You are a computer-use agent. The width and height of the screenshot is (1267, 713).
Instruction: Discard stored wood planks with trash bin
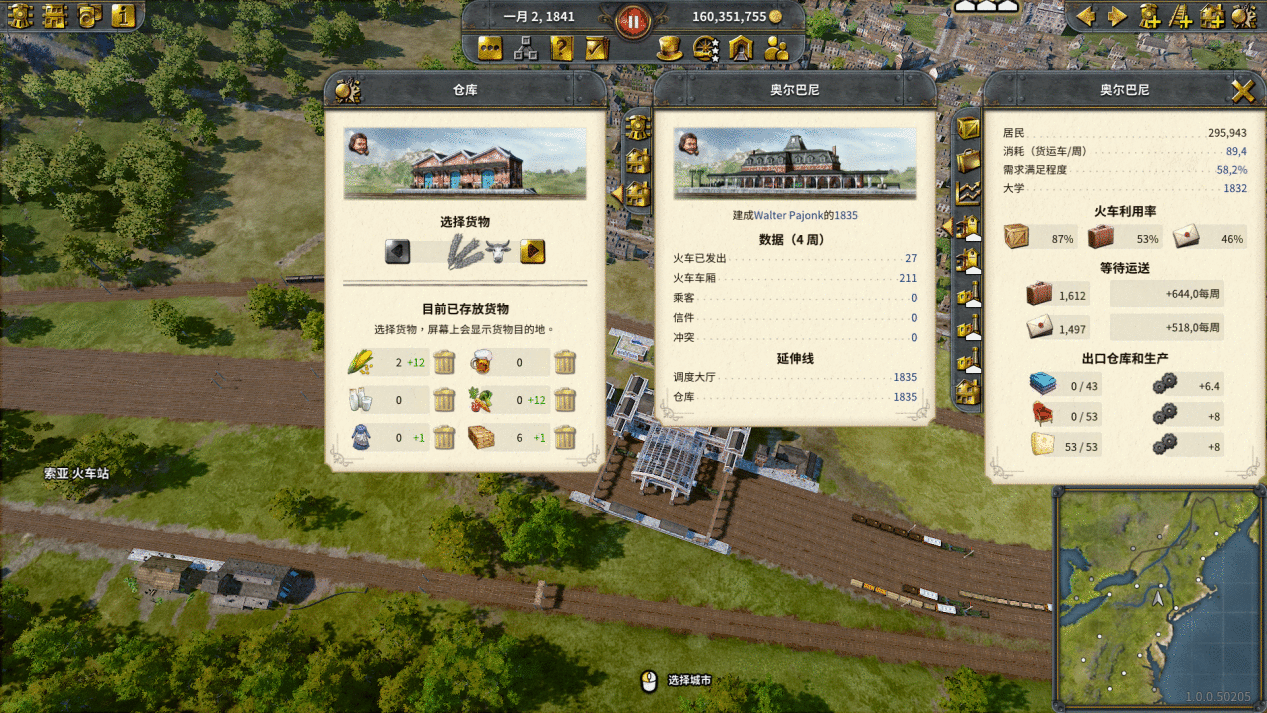[565, 437]
